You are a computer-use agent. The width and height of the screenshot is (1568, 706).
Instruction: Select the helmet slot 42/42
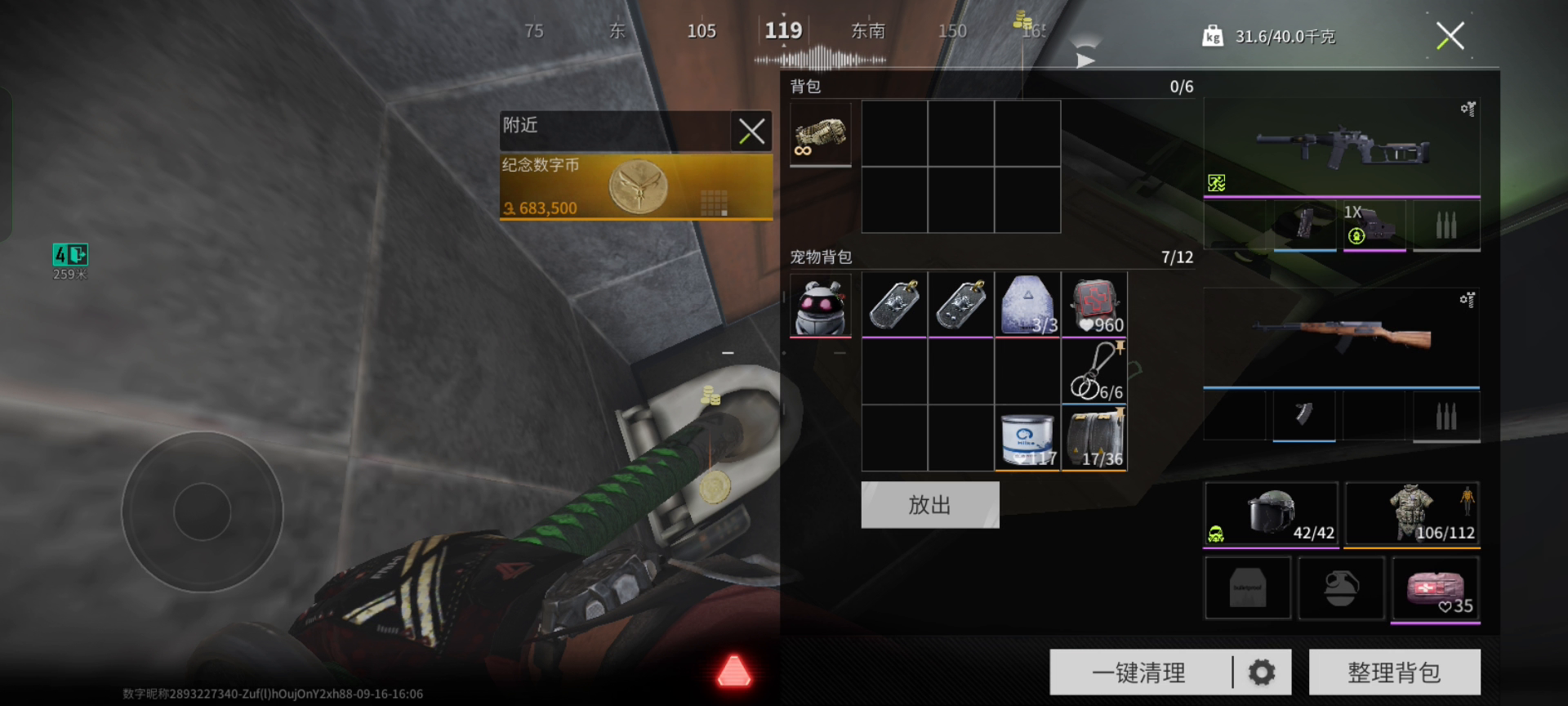coord(1272,514)
